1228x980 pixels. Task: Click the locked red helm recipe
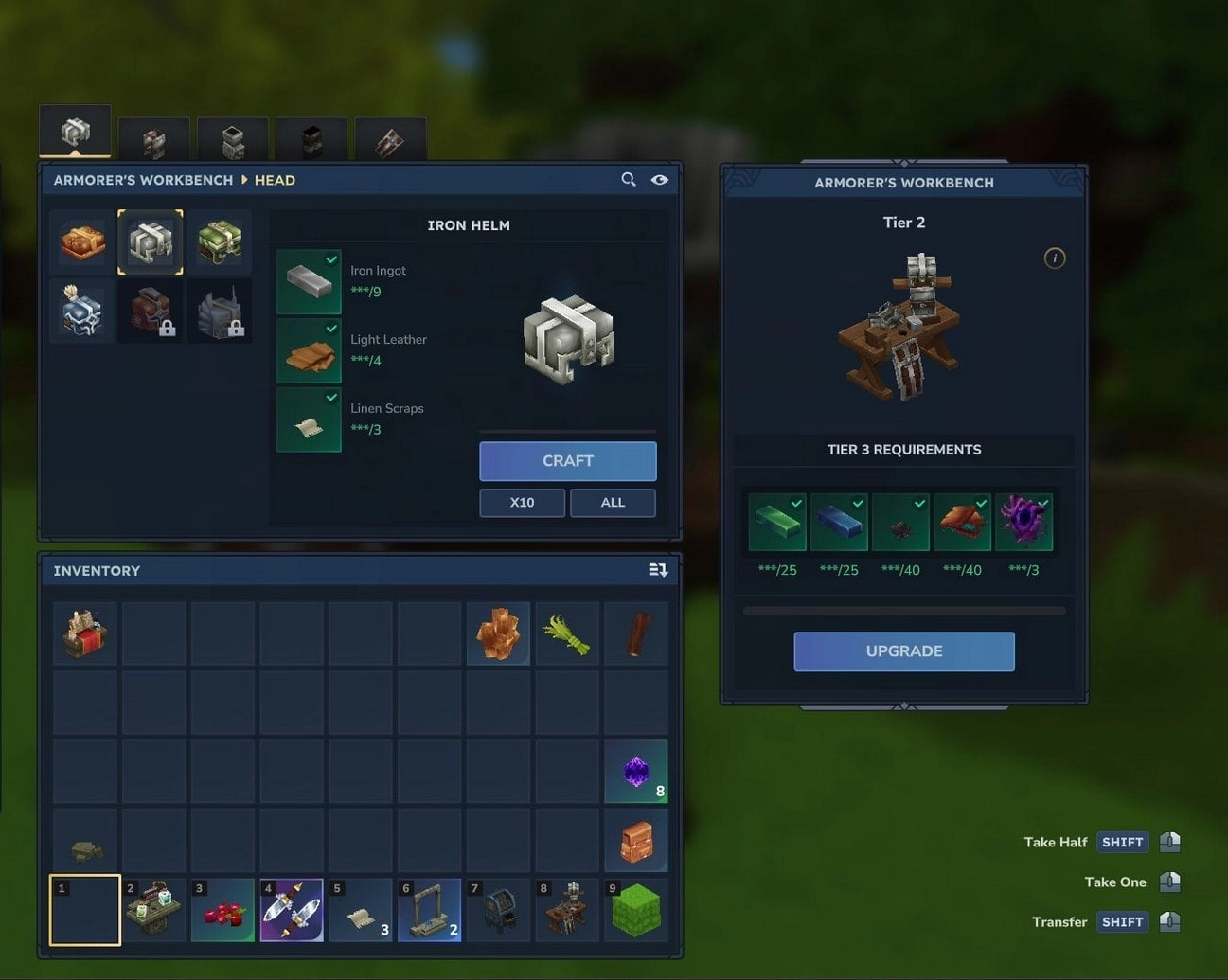(x=151, y=310)
